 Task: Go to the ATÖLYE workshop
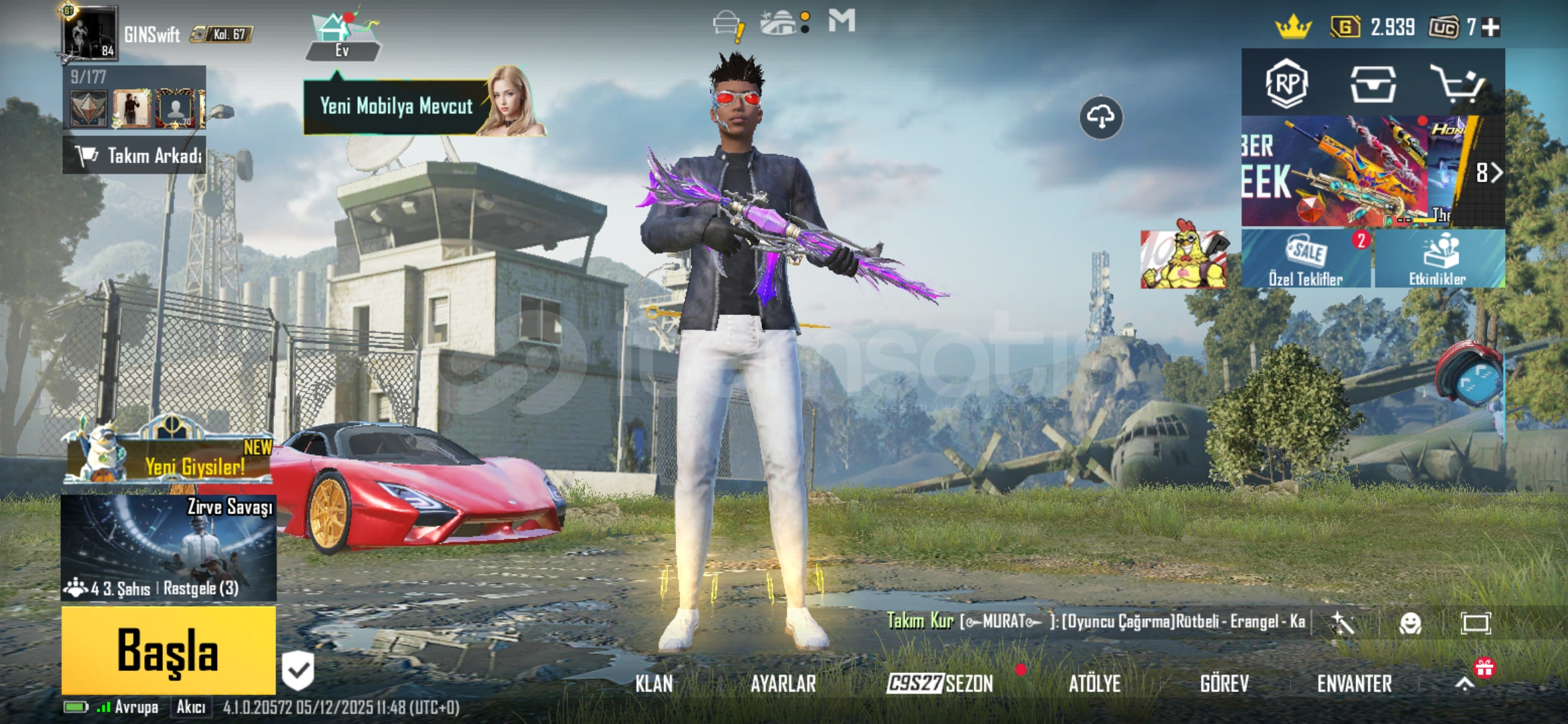click(x=1094, y=684)
